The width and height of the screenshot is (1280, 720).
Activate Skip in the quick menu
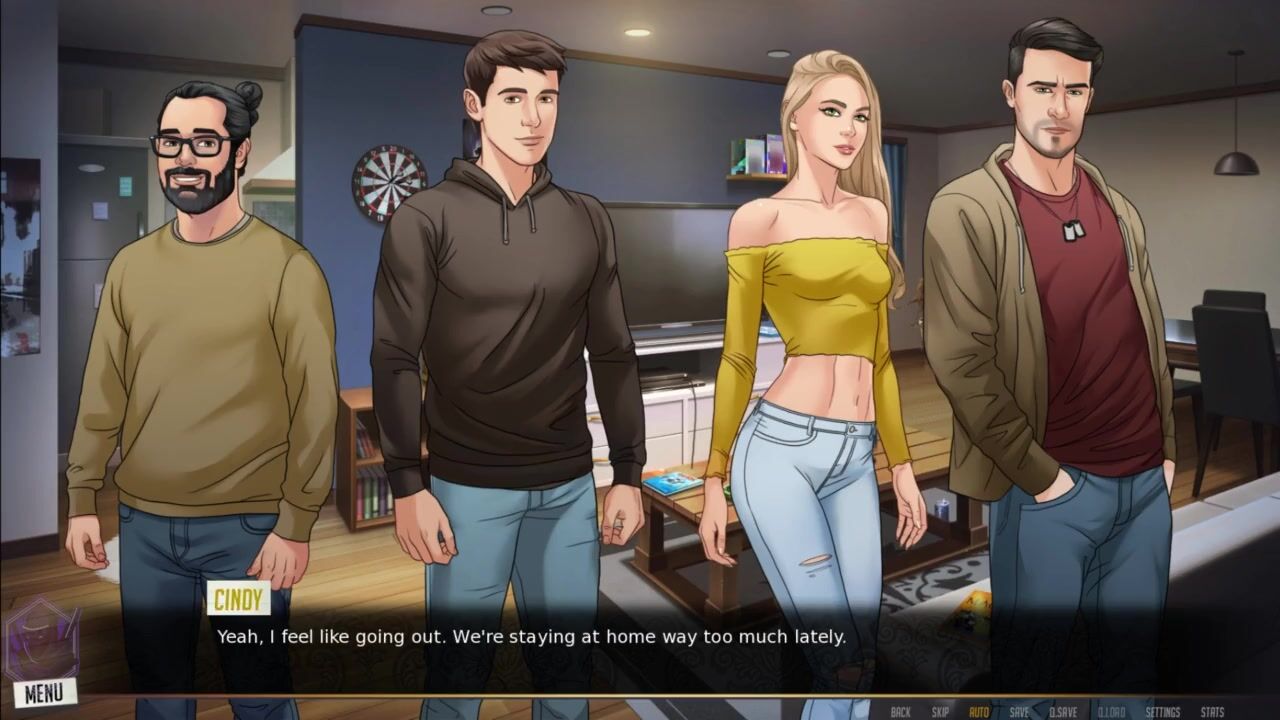[x=940, y=712]
